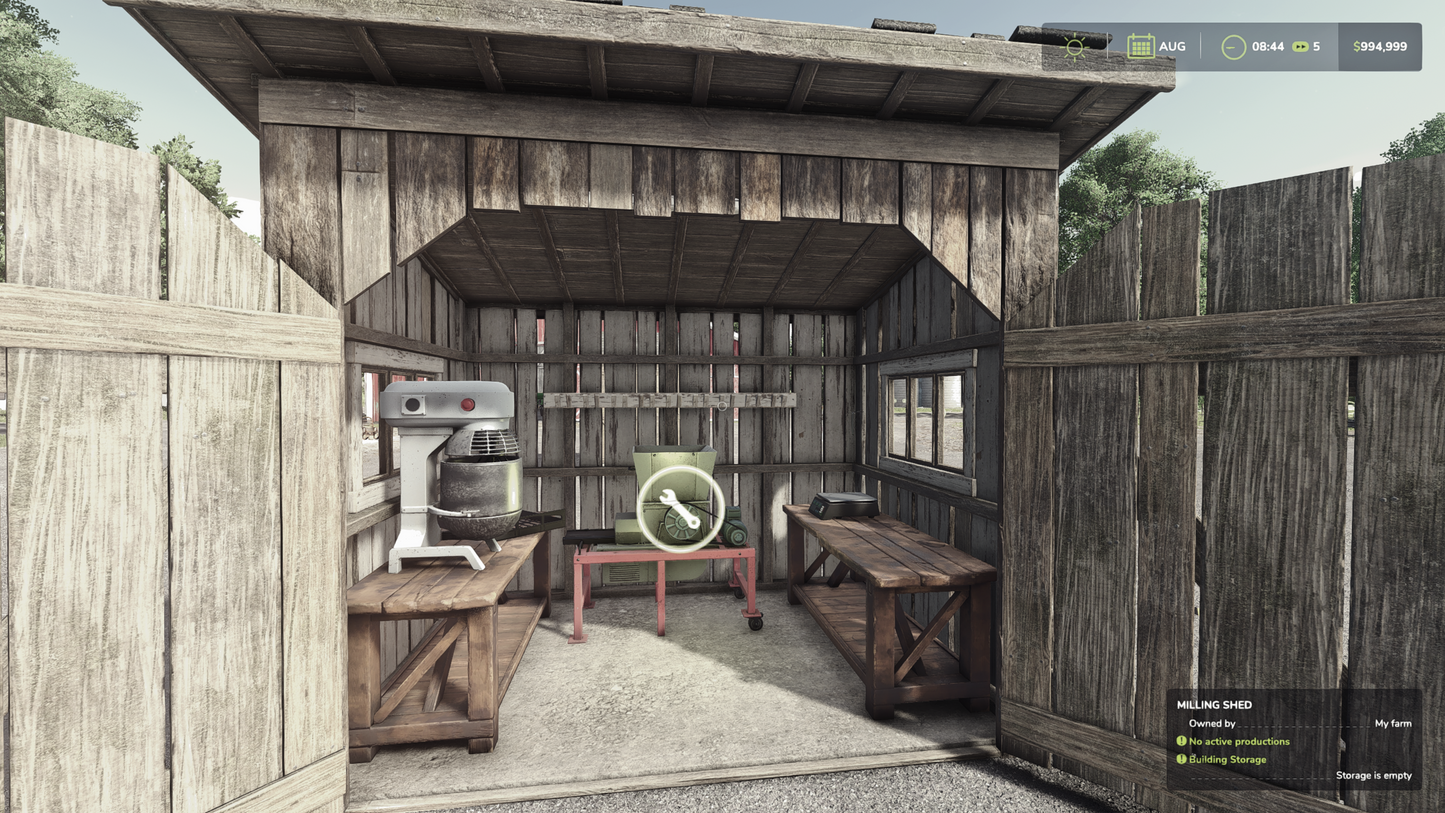Select the AUG month label
Image resolution: width=1445 pixels, height=813 pixels.
pyautogui.click(x=1172, y=45)
